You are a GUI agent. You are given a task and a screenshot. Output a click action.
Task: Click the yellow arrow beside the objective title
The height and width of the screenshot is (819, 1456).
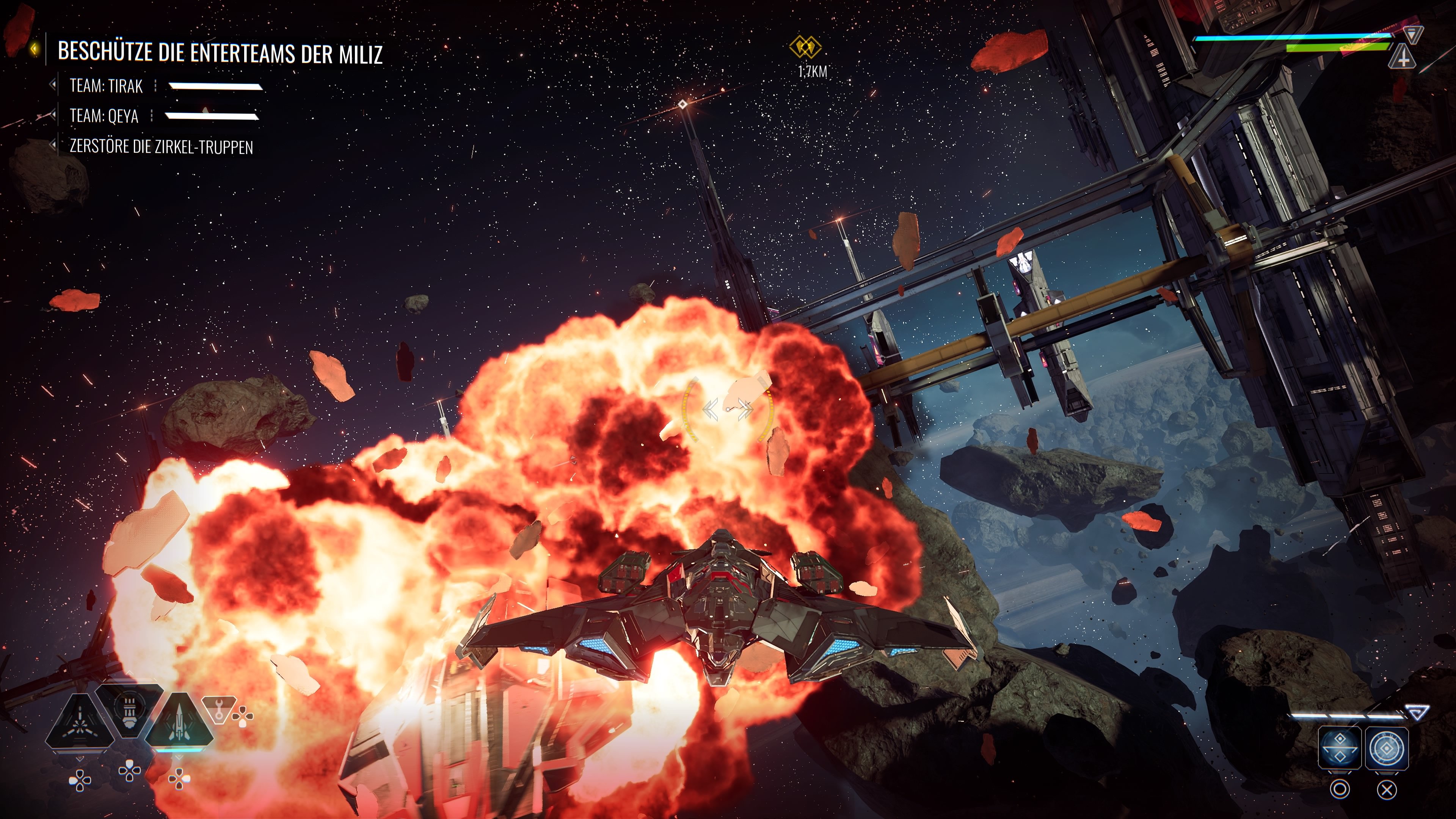35,49
